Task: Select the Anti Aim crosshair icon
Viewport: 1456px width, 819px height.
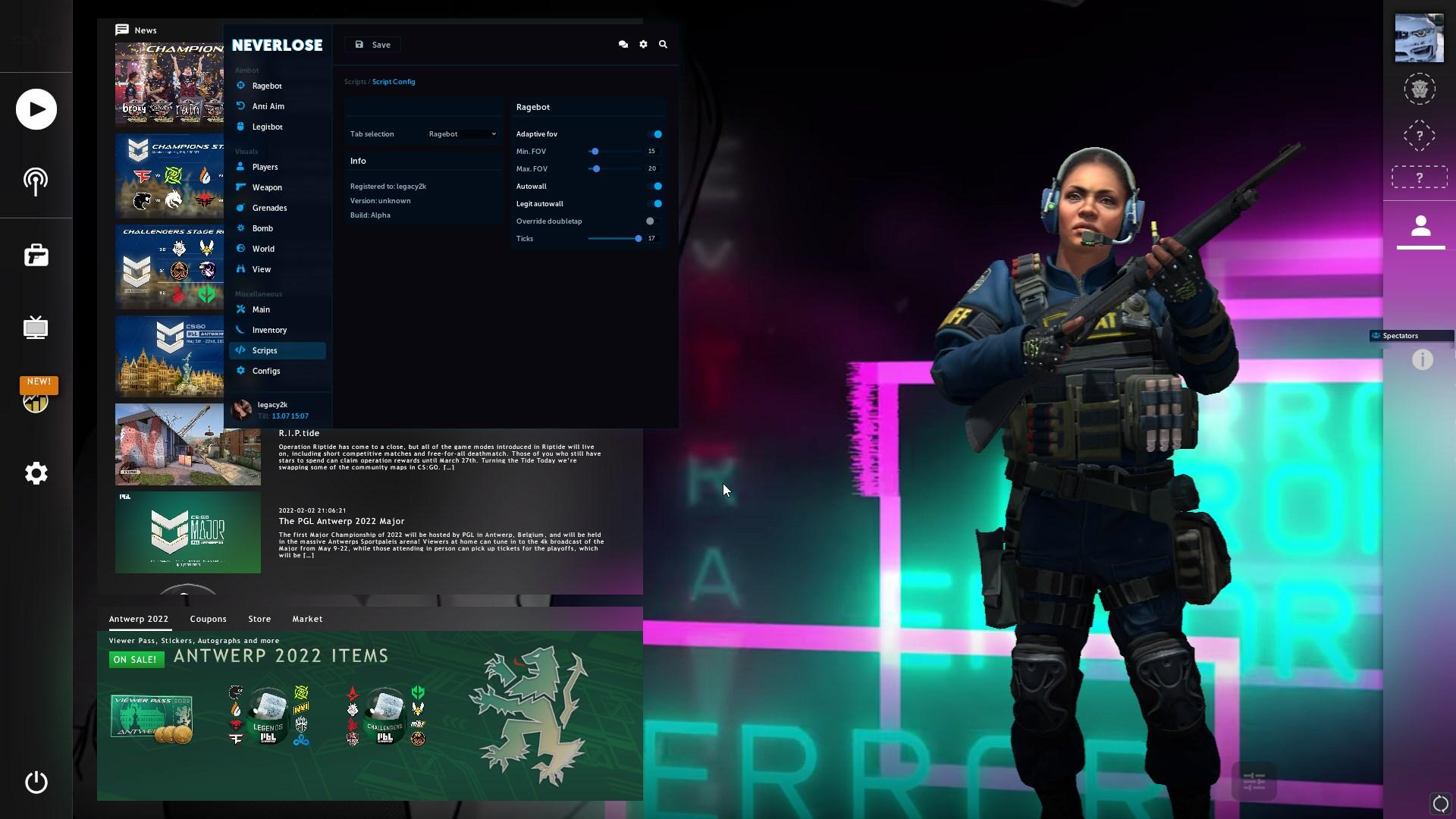Action: tap(240, 106)
